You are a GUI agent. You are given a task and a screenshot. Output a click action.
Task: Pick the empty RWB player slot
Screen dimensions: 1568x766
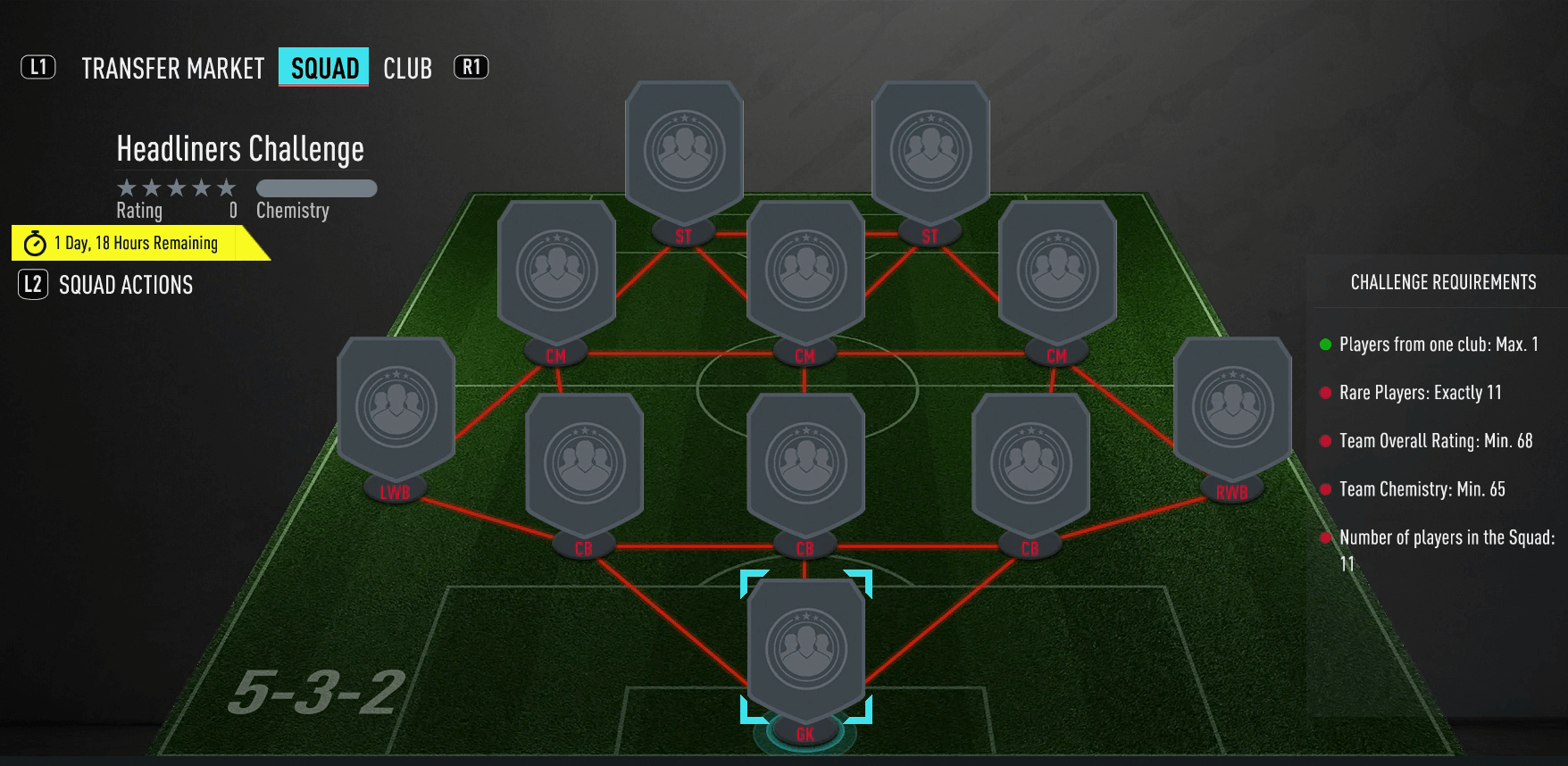coord(1232,408)
